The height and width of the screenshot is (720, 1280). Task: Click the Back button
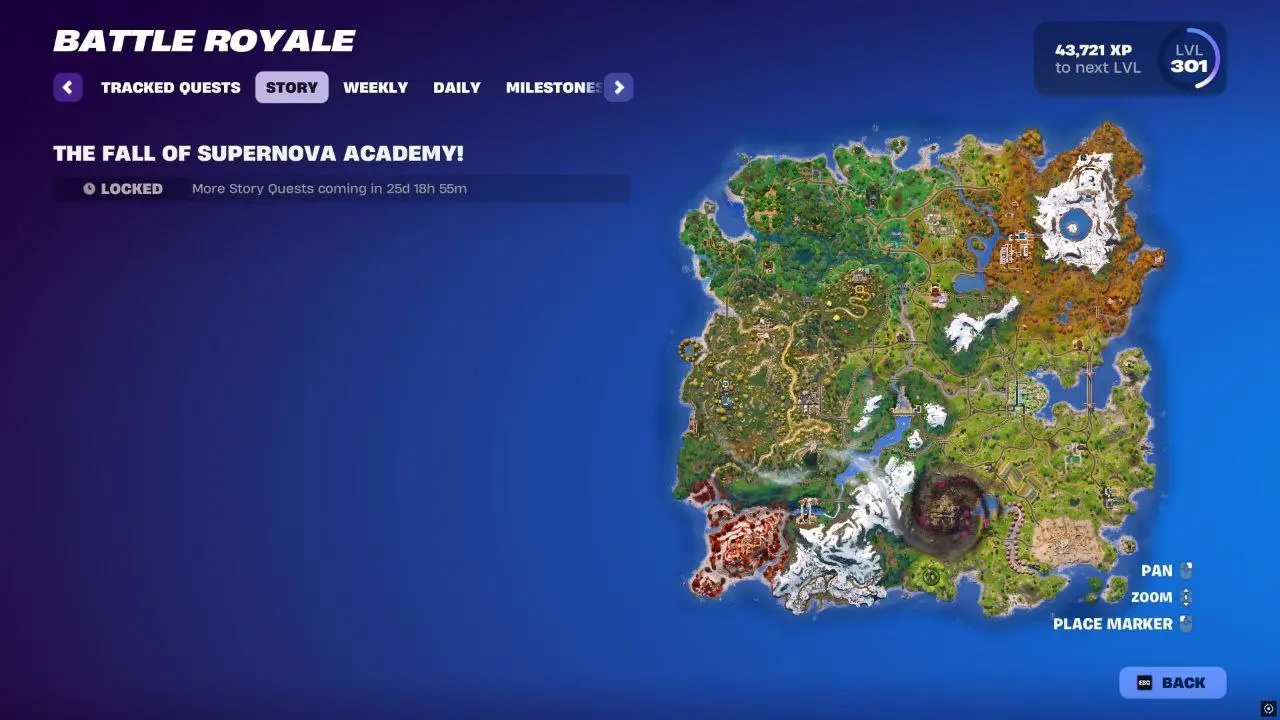[x=1172, y=683]
